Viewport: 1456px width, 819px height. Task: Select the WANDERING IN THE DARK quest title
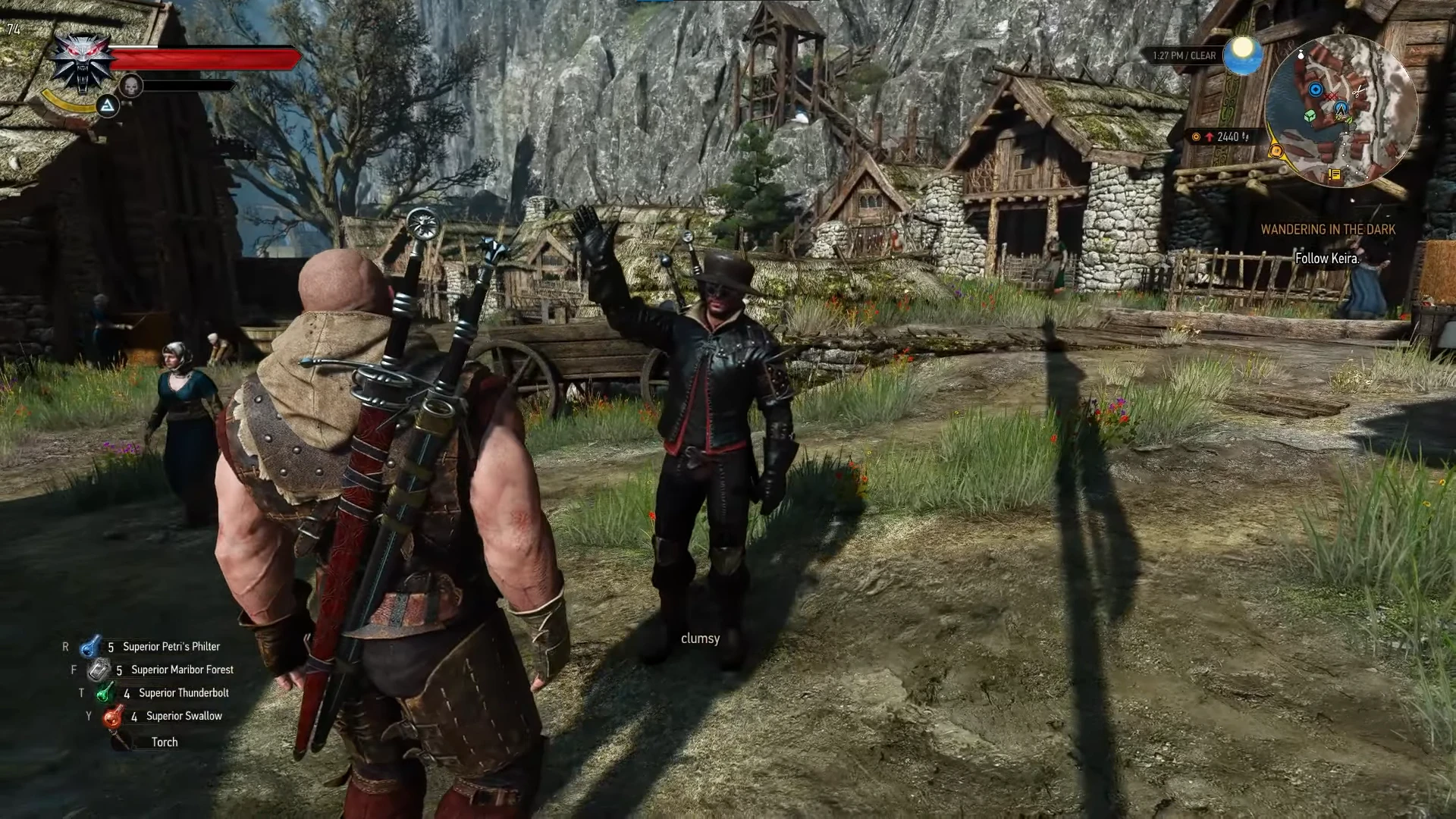[1328, 228]
